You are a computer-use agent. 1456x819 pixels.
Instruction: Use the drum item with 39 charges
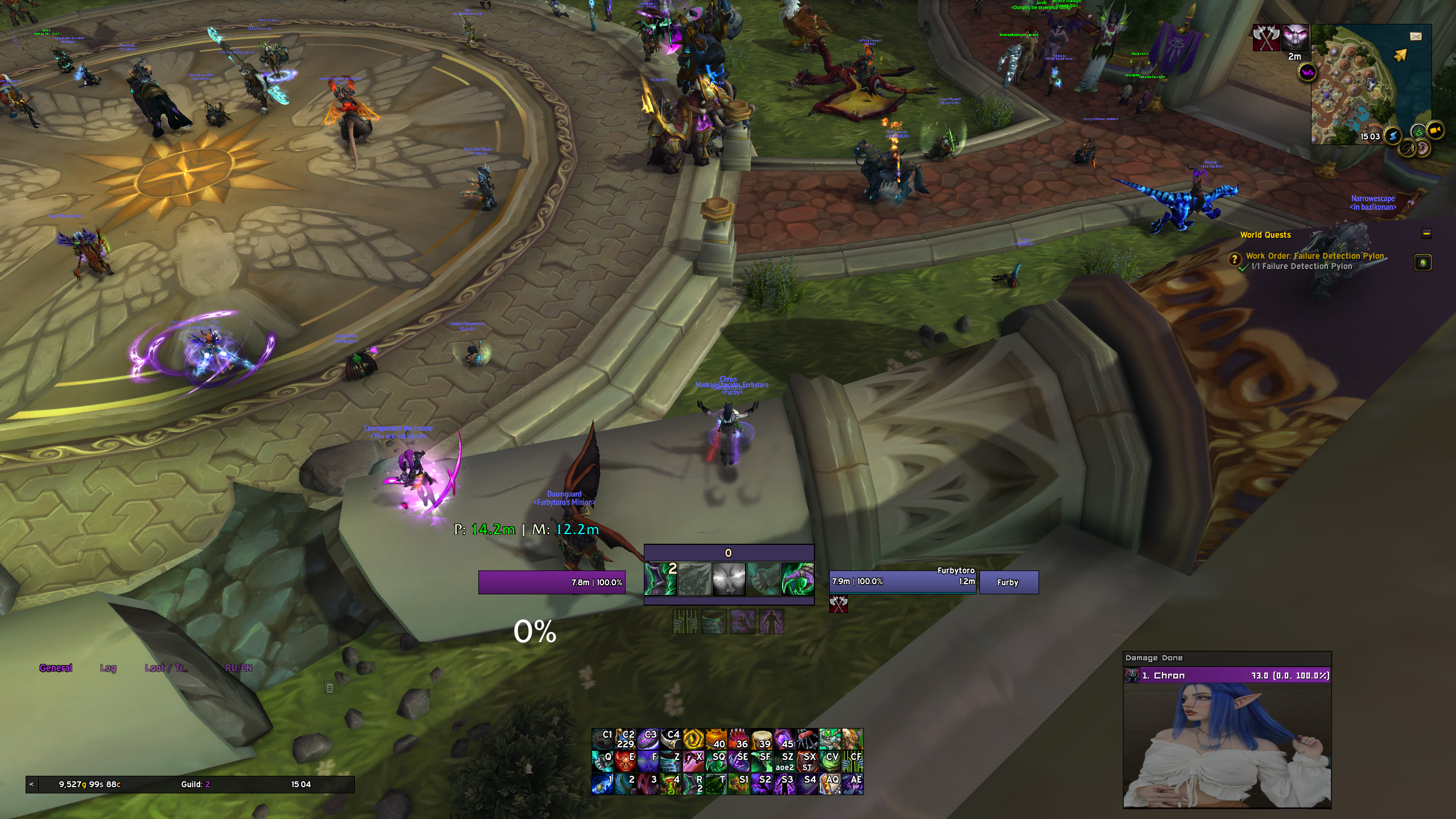[762, 739]
